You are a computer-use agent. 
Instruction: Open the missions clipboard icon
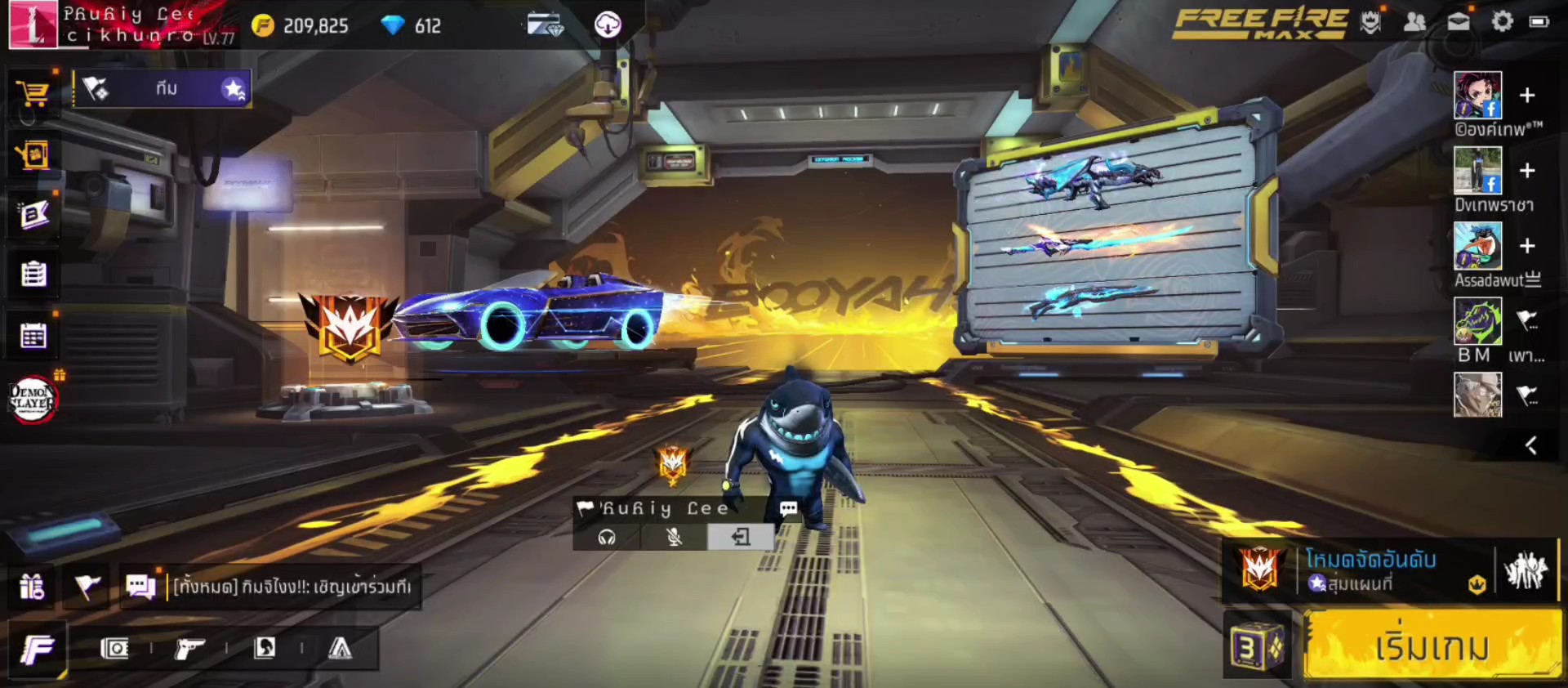pos(33,274)
